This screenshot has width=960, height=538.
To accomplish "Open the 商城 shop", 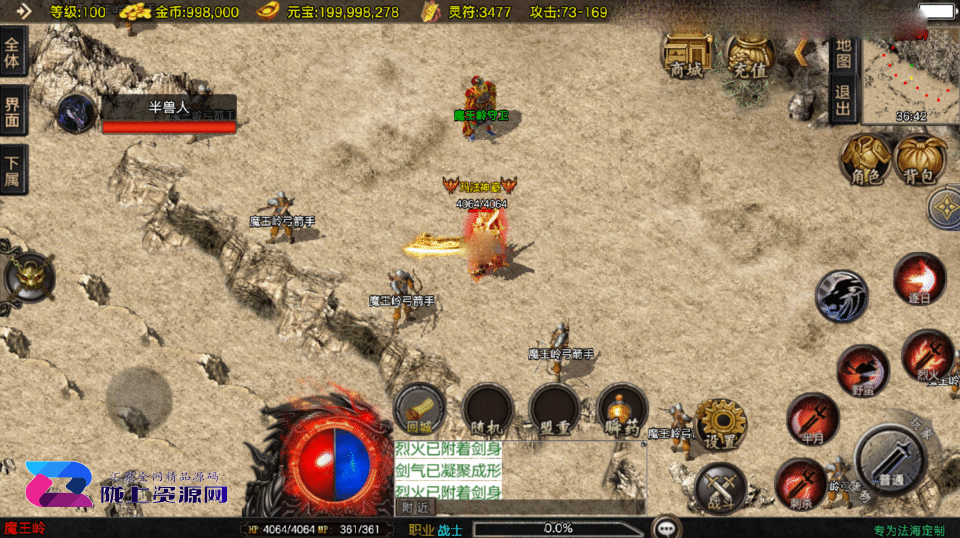I will 687,56.
